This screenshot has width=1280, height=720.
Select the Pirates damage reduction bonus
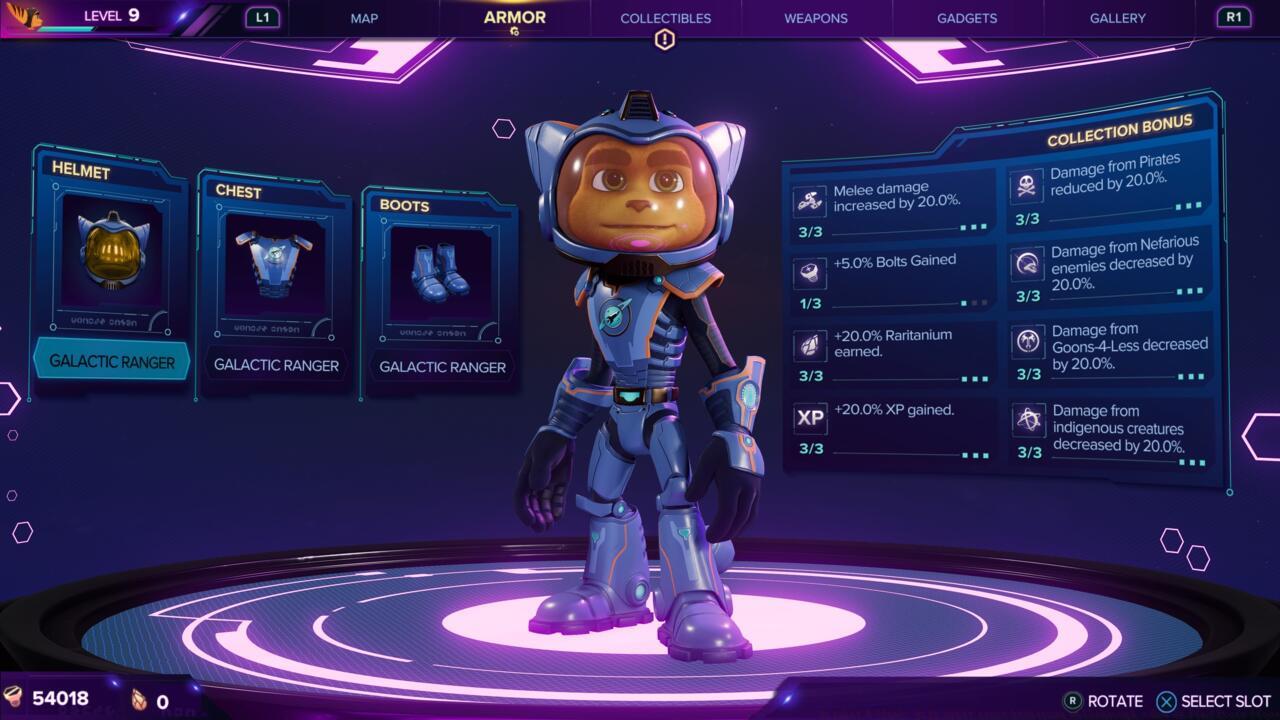pos(1108,186)
